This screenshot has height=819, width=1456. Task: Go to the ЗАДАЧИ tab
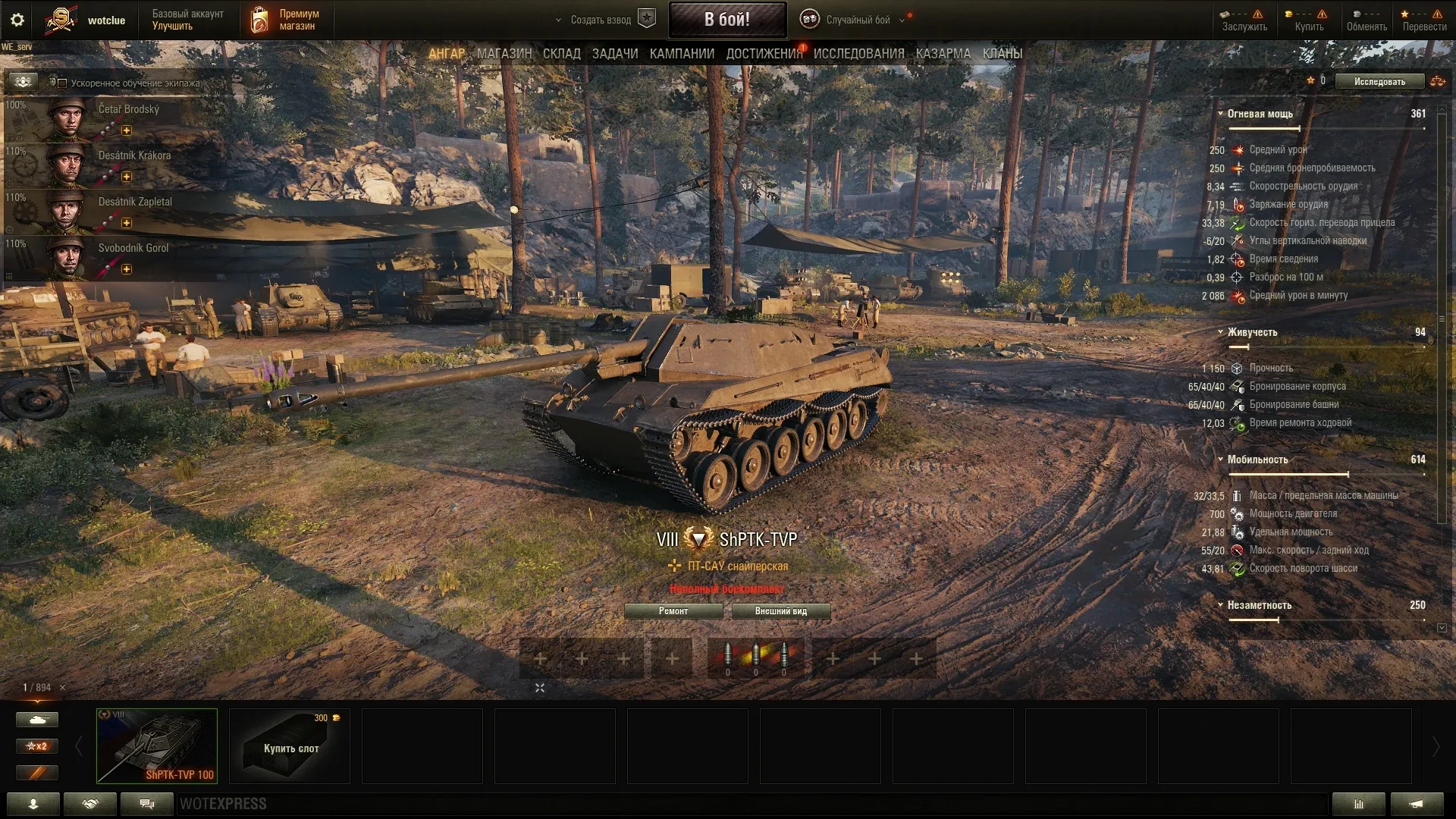coord(615,54)
